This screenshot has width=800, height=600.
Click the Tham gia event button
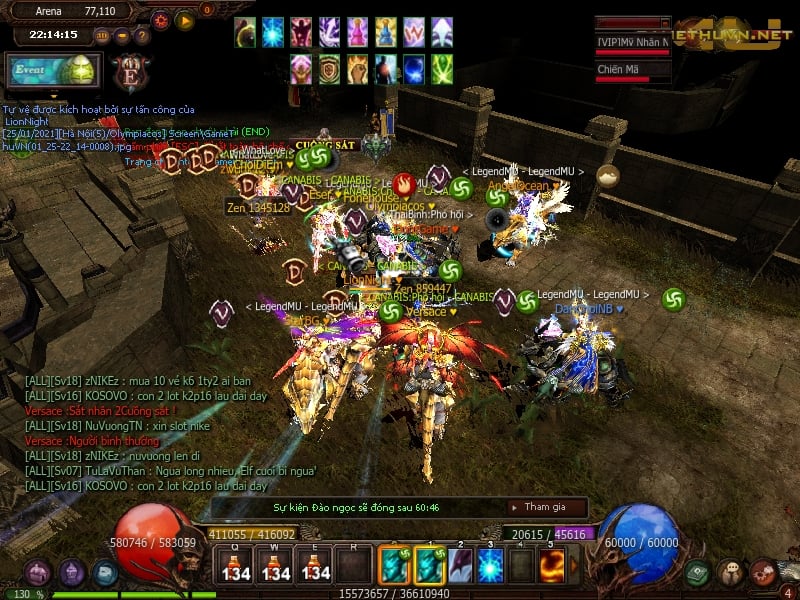click(546, 507)
